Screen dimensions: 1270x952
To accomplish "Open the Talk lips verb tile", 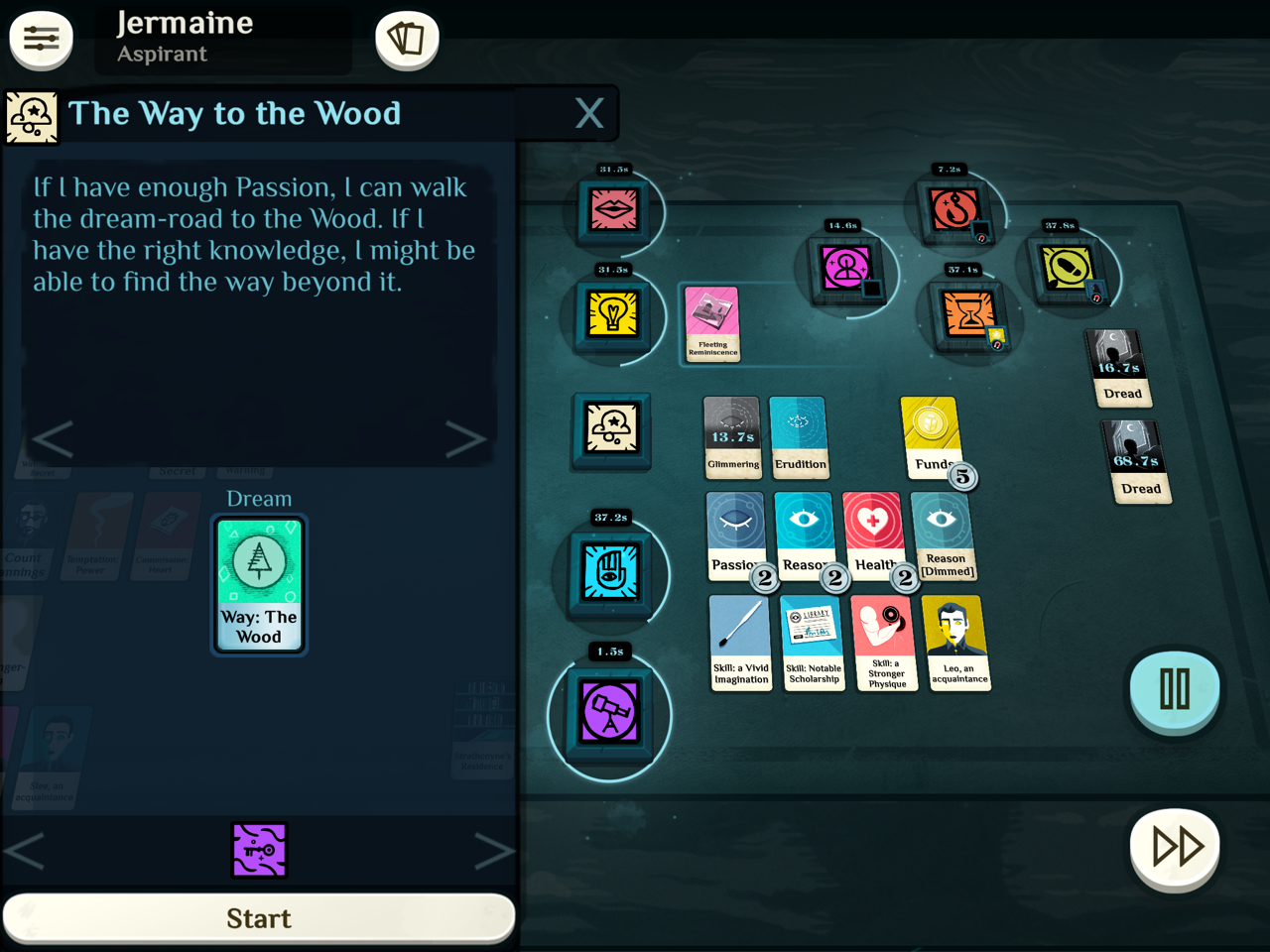I will click(x=614, y=210).
